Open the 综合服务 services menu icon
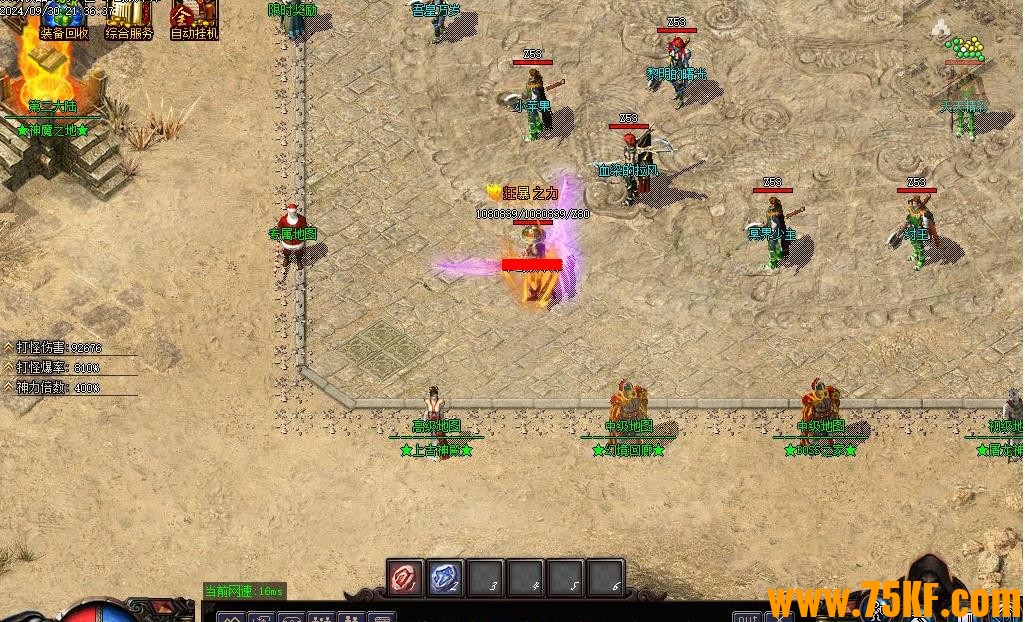The image size is (1025, 622). [x=129, y=19]
